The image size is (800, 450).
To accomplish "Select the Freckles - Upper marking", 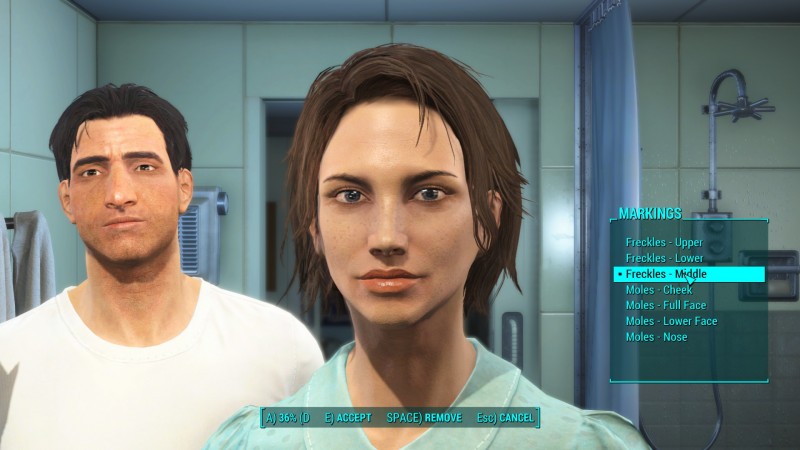I will tap(664, 243).
